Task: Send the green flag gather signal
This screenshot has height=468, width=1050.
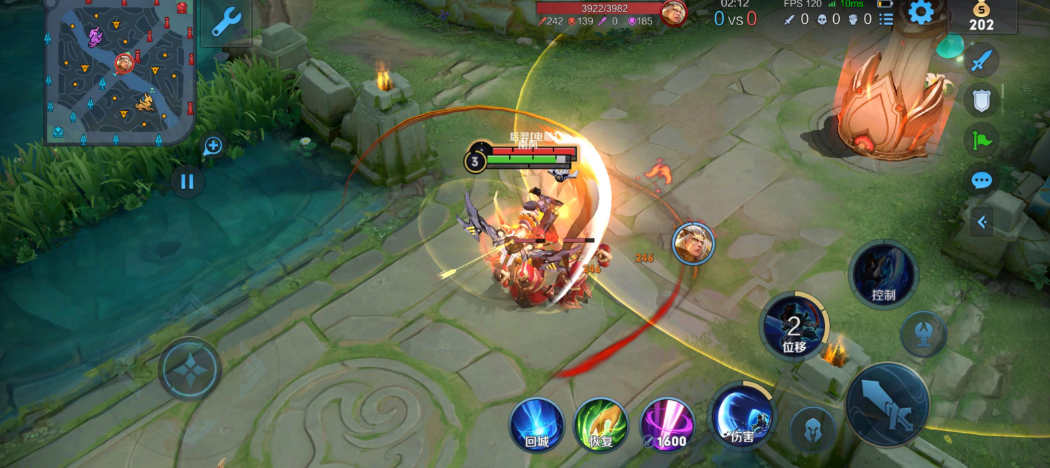Action: click(x=981, y=139)
